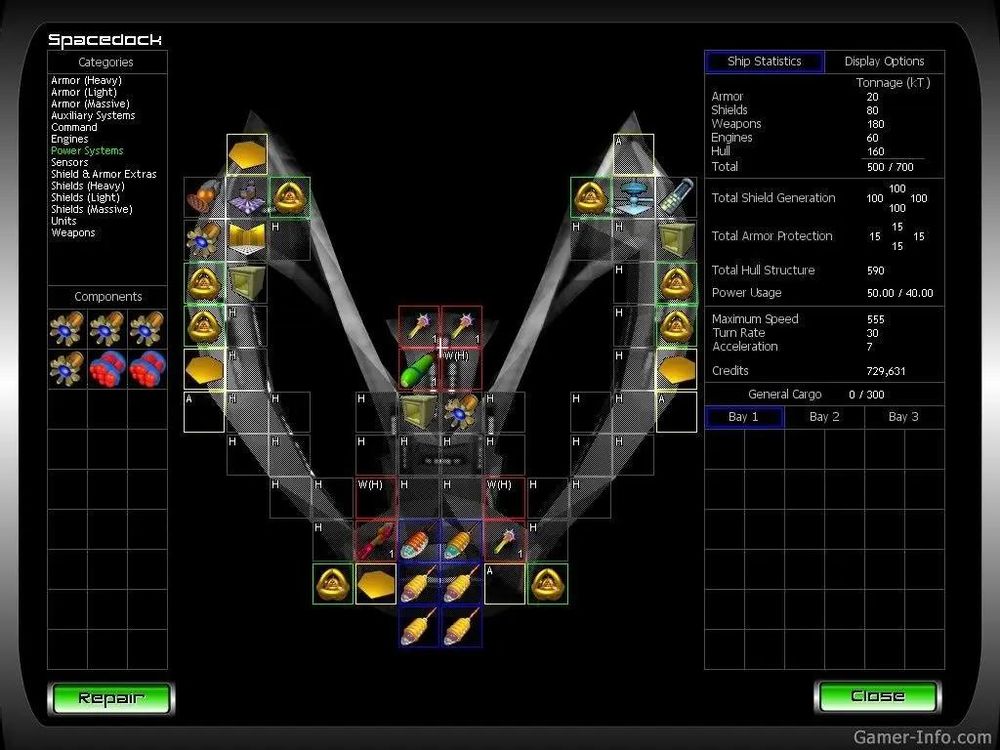Viewport: 1000px width, 750px height.
Task: Select the Power Systems category
Action: click(87, 151)
